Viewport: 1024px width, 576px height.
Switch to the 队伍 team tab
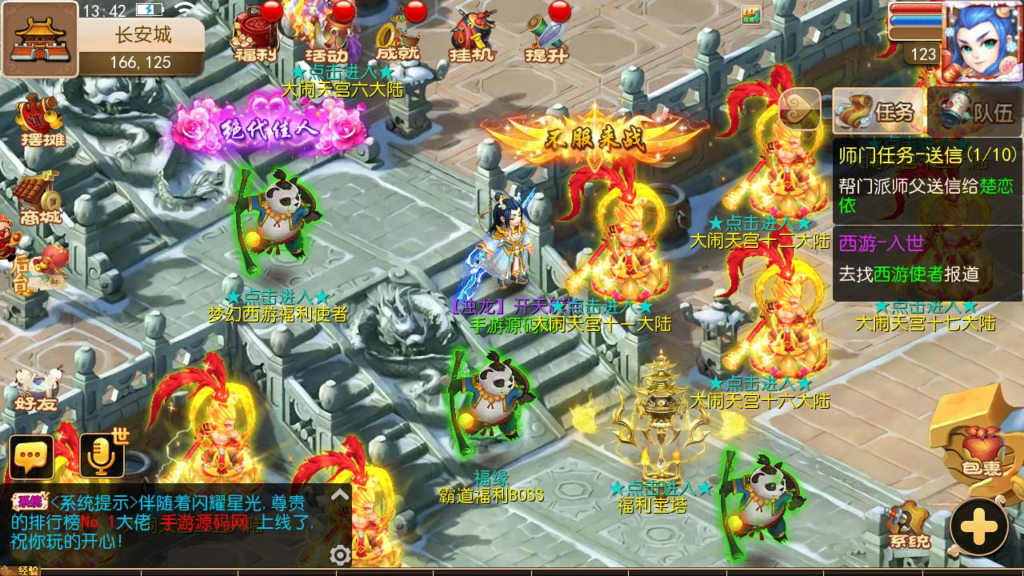tap(974, 112)
